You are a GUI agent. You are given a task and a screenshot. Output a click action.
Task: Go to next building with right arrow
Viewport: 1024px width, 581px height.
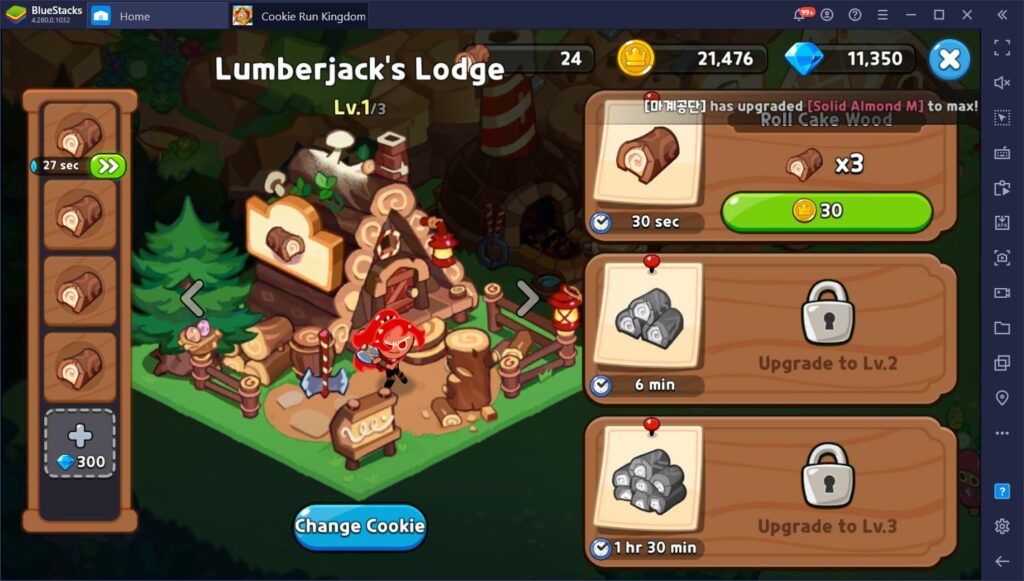tap(527, 297)
